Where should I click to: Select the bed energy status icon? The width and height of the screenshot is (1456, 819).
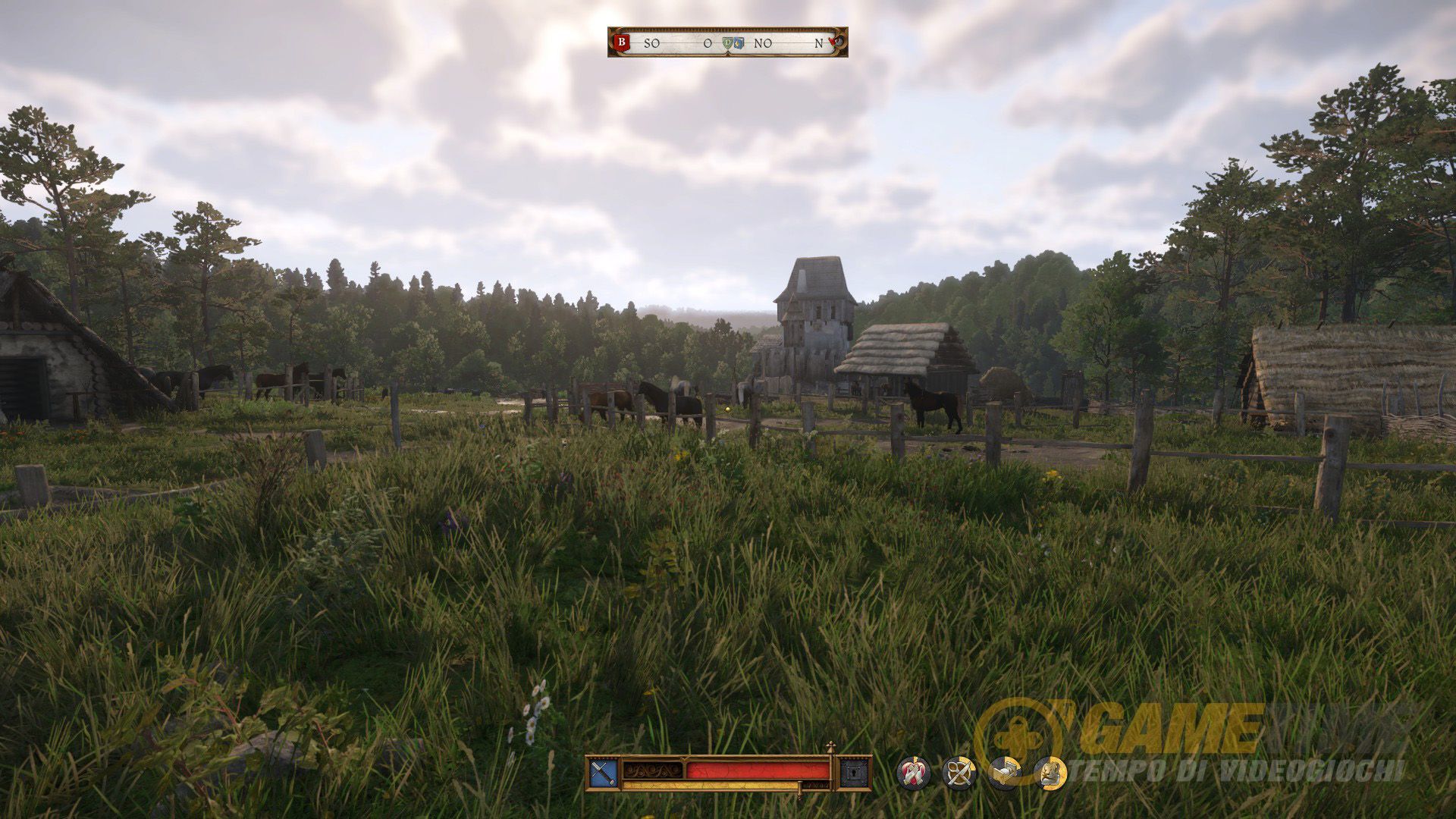[1004, 773]
